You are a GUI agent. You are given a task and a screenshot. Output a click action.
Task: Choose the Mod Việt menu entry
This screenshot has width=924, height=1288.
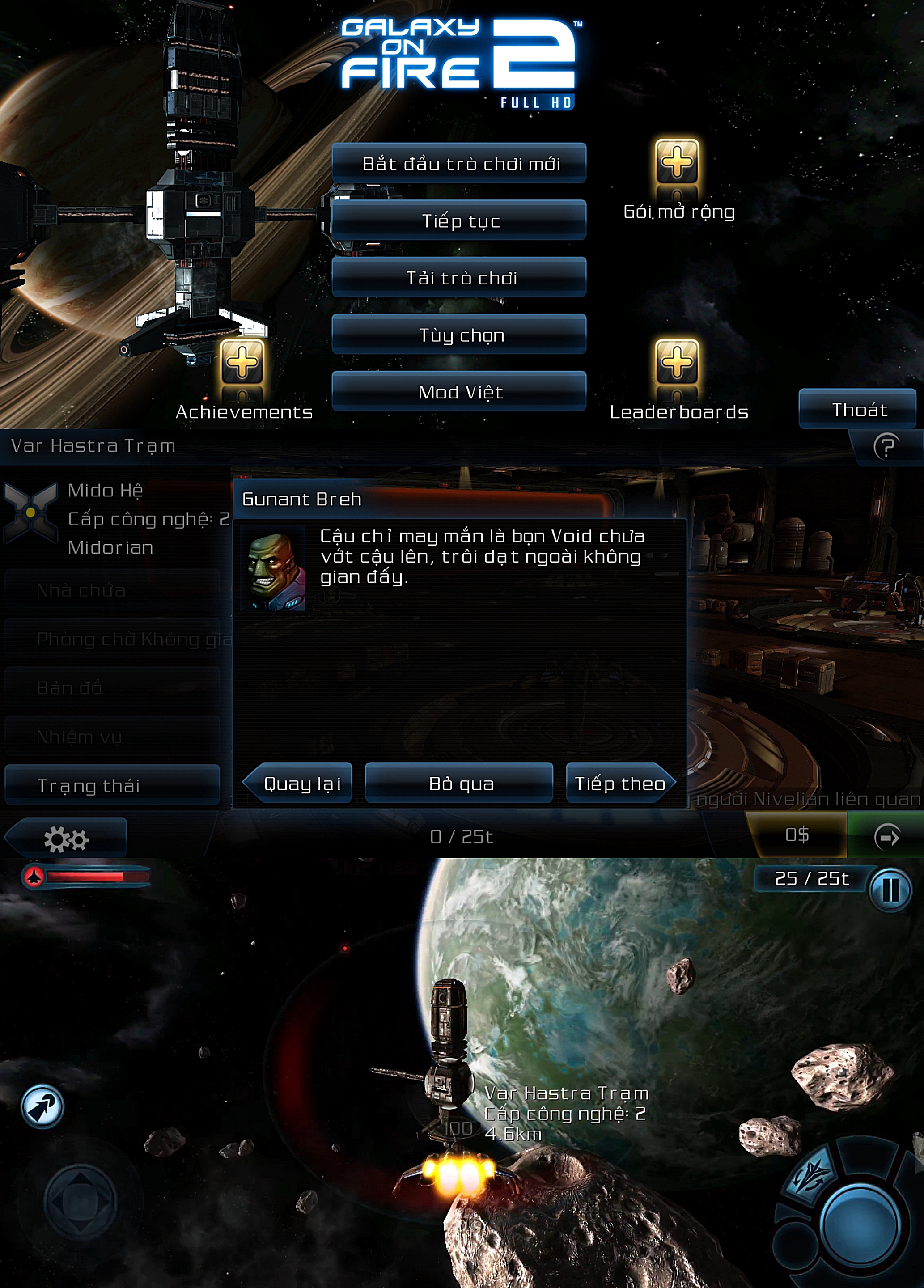[459, 391]
